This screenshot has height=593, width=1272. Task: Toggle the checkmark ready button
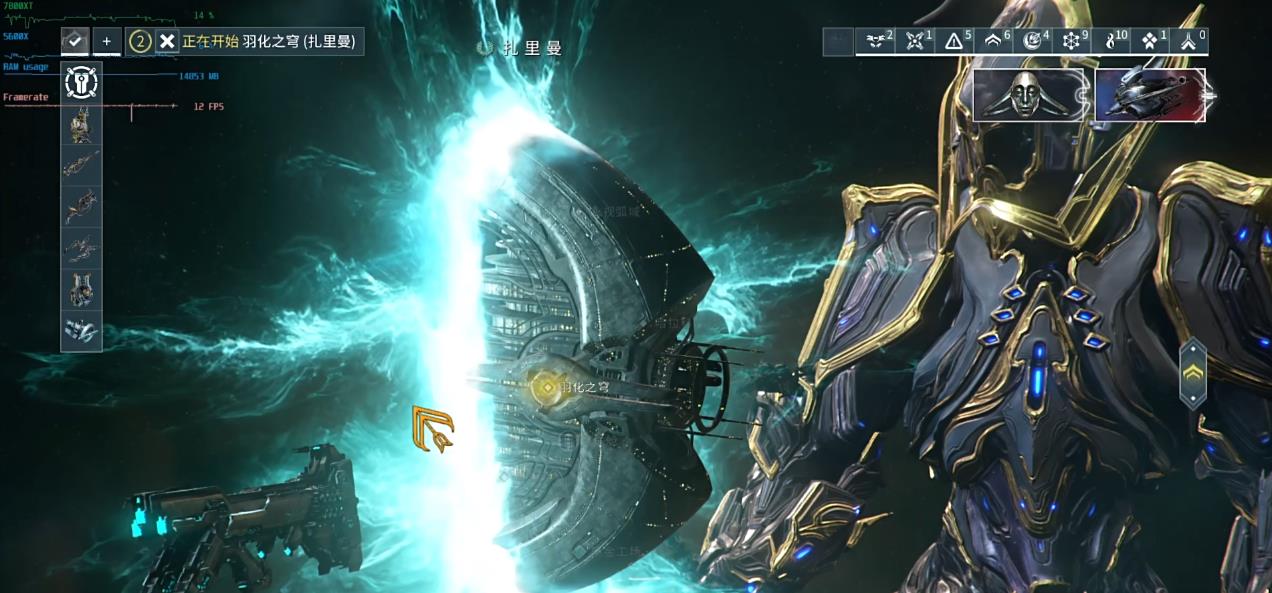point(75,41)
